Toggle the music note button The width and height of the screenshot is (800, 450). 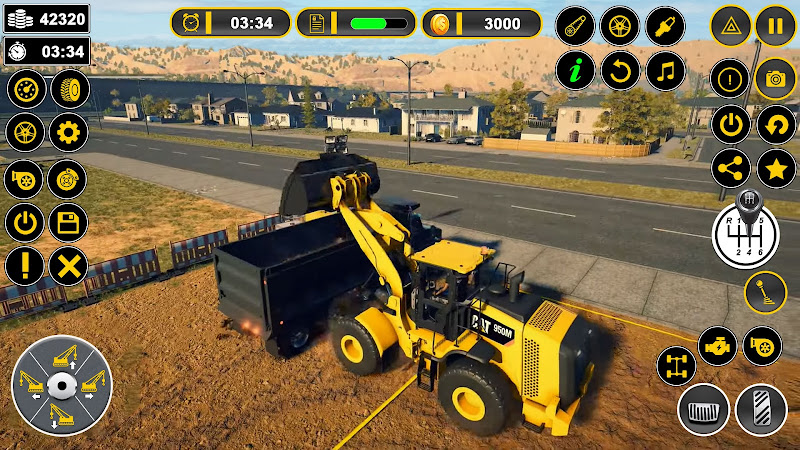tap(665, 71)
